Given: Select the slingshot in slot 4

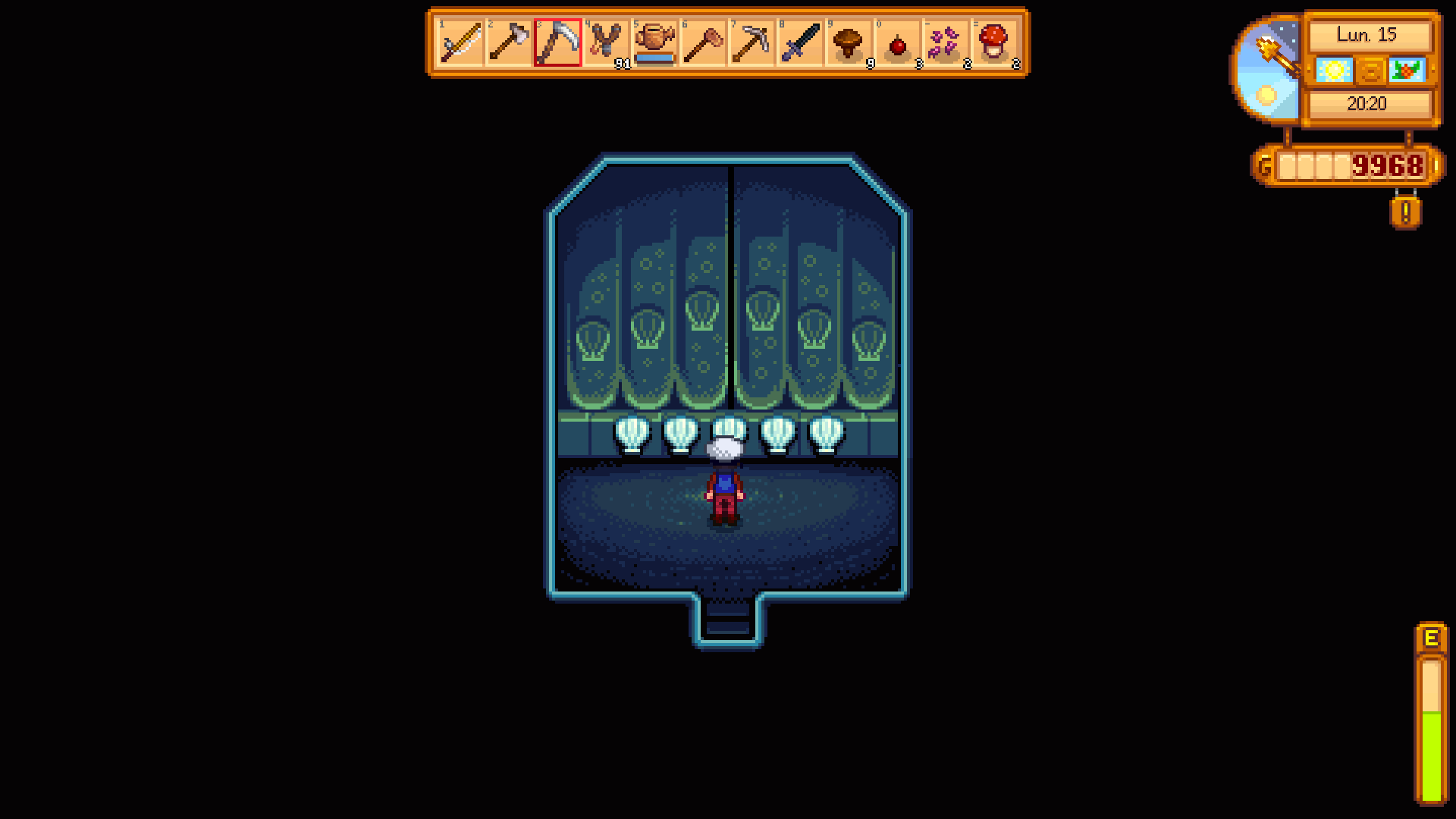Looking at the screenshot, I should point(607,45).
